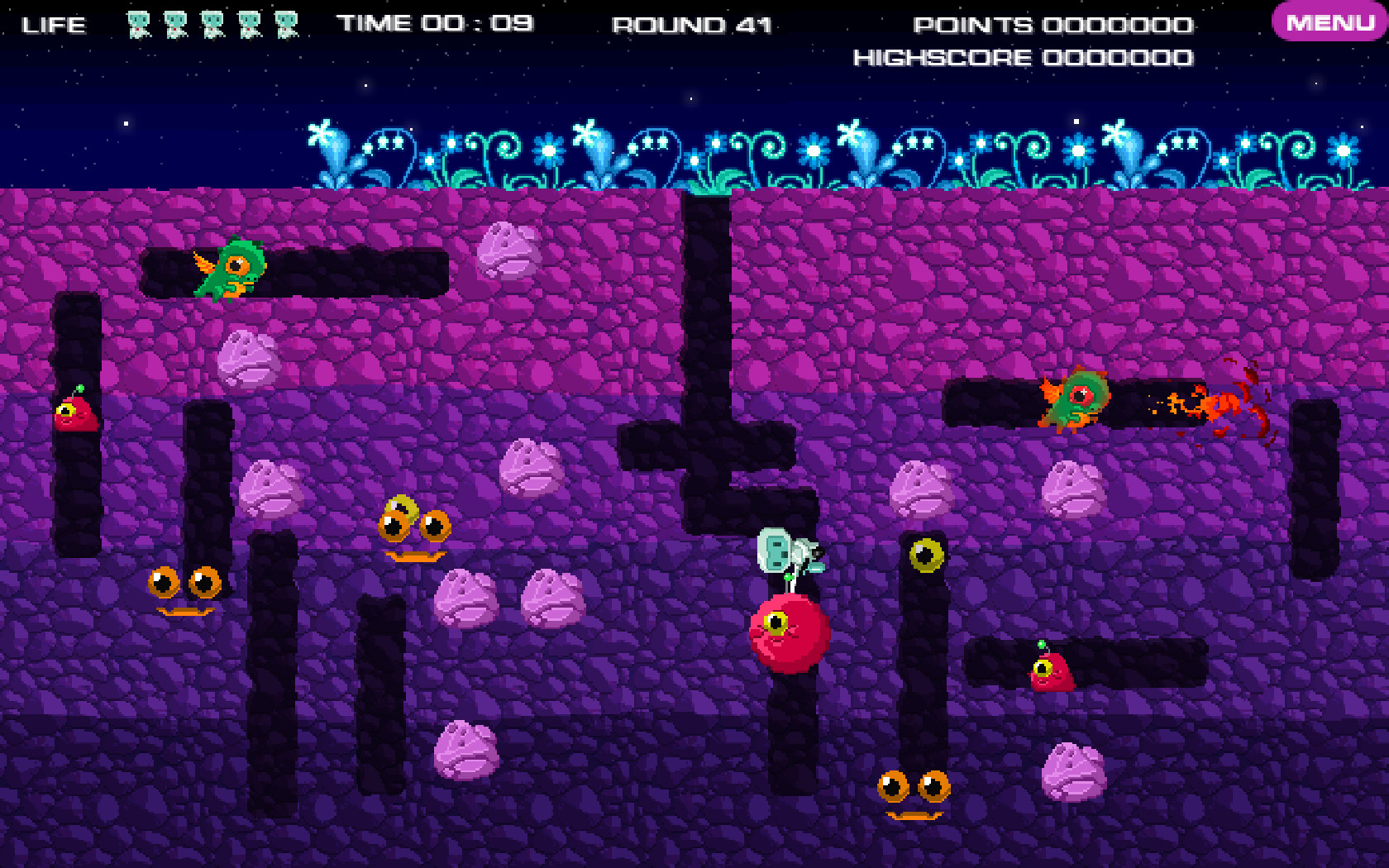This screenshot has width=1389, height=868.
Task: Click the ROUND 41 label
Action: point(691,24)
